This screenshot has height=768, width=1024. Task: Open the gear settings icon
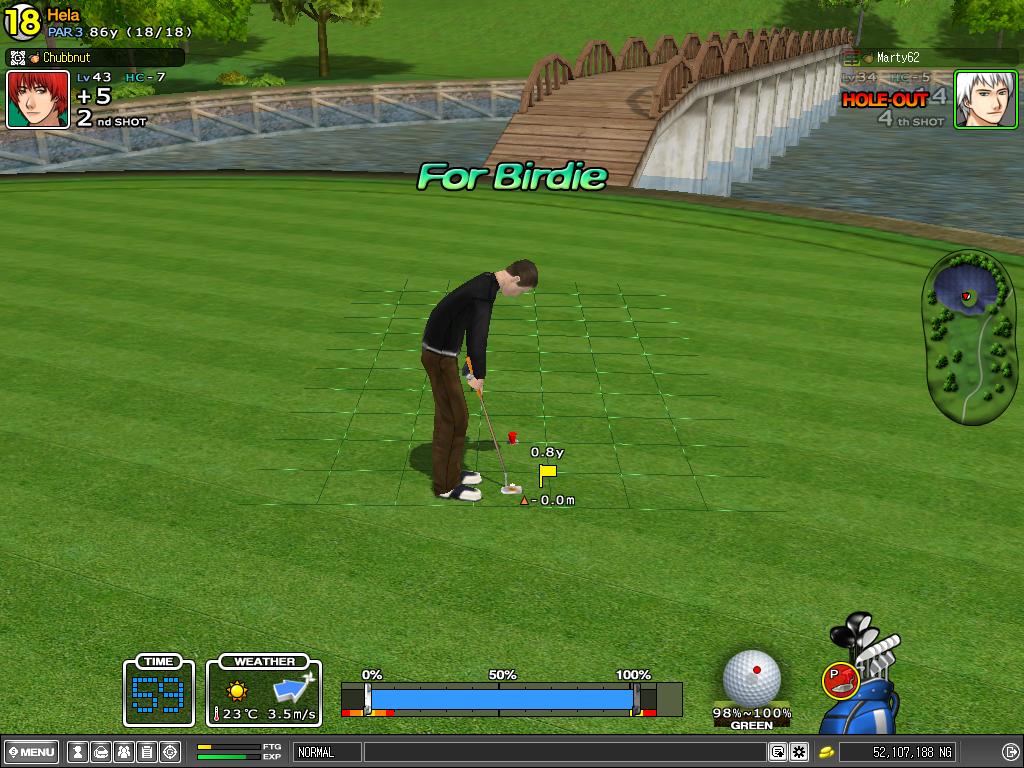[x=799, y=752]
